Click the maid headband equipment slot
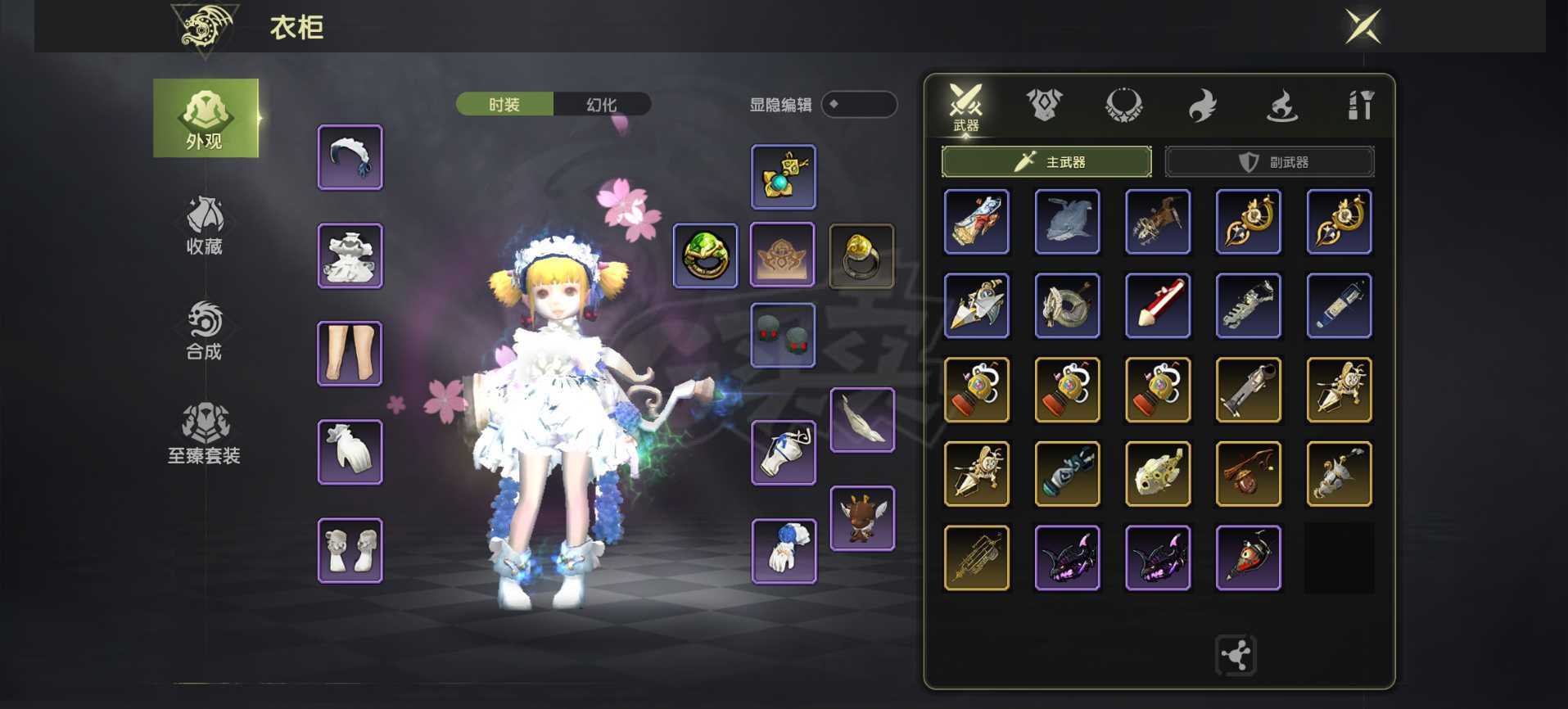The width and height of the screenshot is (1568, 709). pyautogui.click(x=350, y=157)
